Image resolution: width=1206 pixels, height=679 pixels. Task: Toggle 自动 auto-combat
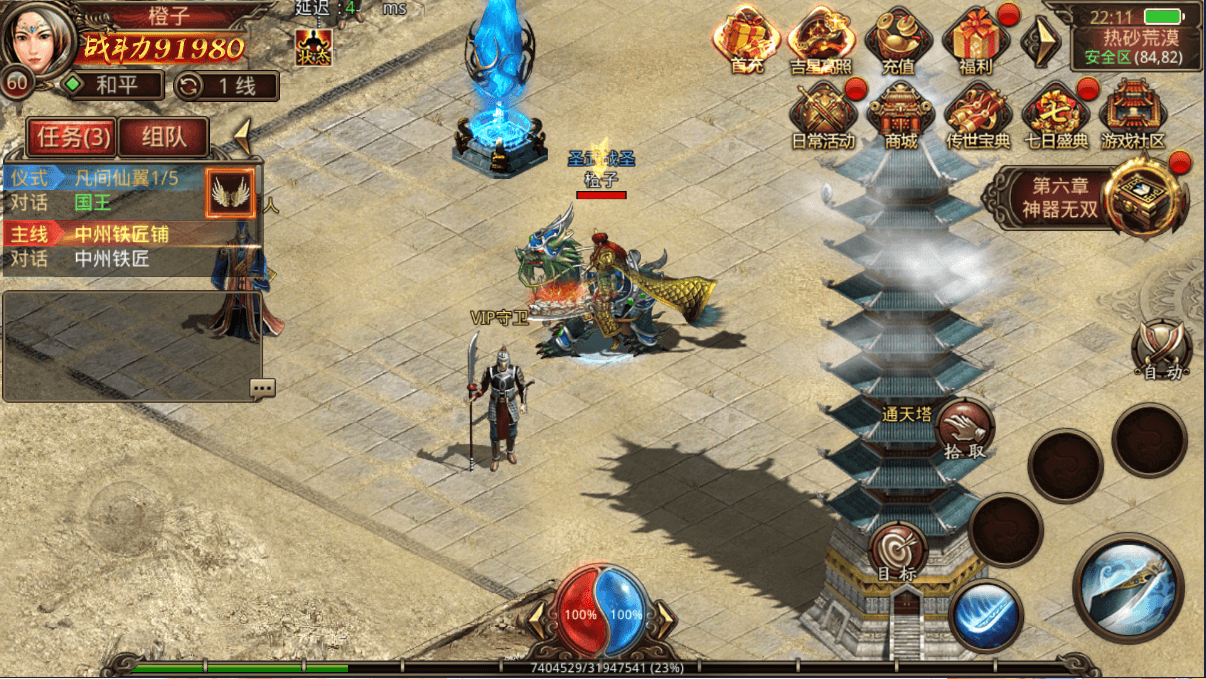(1162, 350)
